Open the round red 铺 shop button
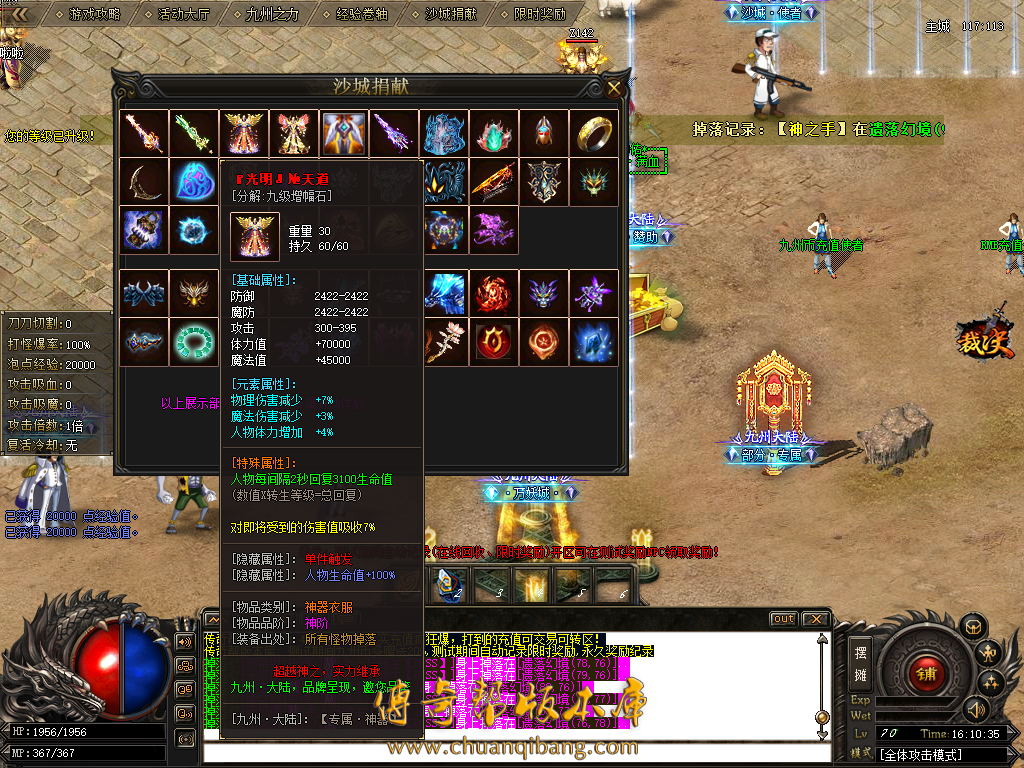1024x768 pixels. point(926,672)
